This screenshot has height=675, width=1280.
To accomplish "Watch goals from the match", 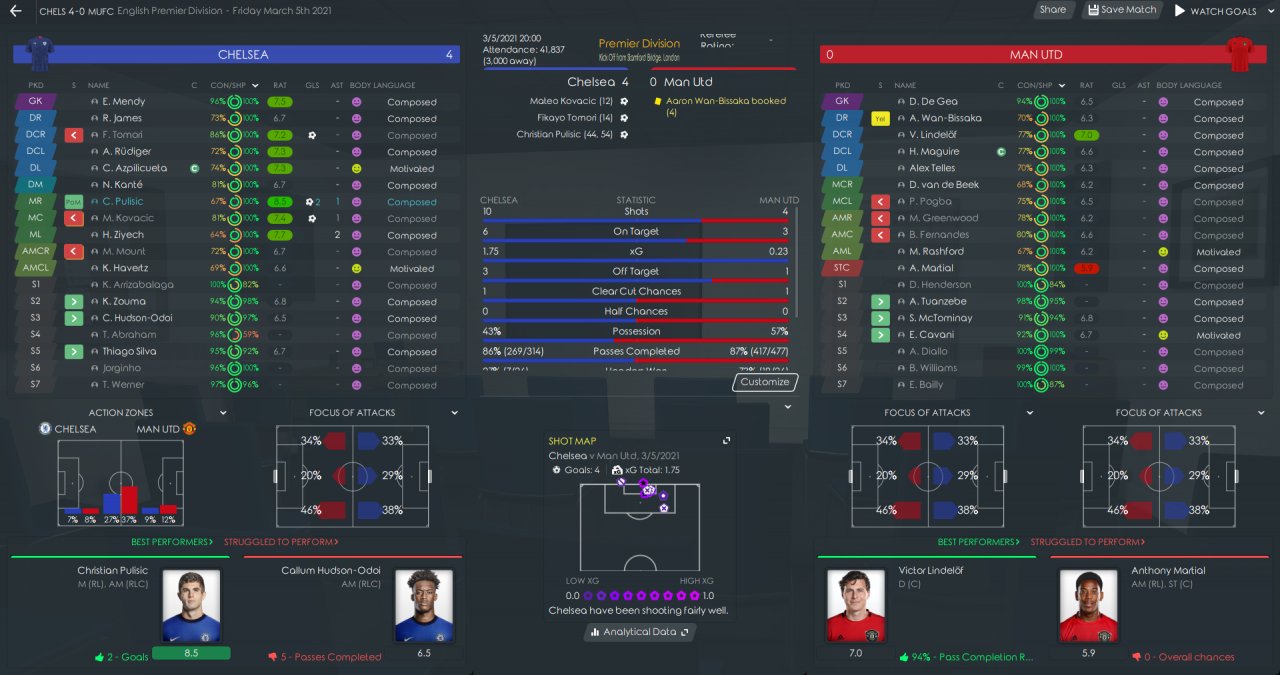I will 1215,11.
